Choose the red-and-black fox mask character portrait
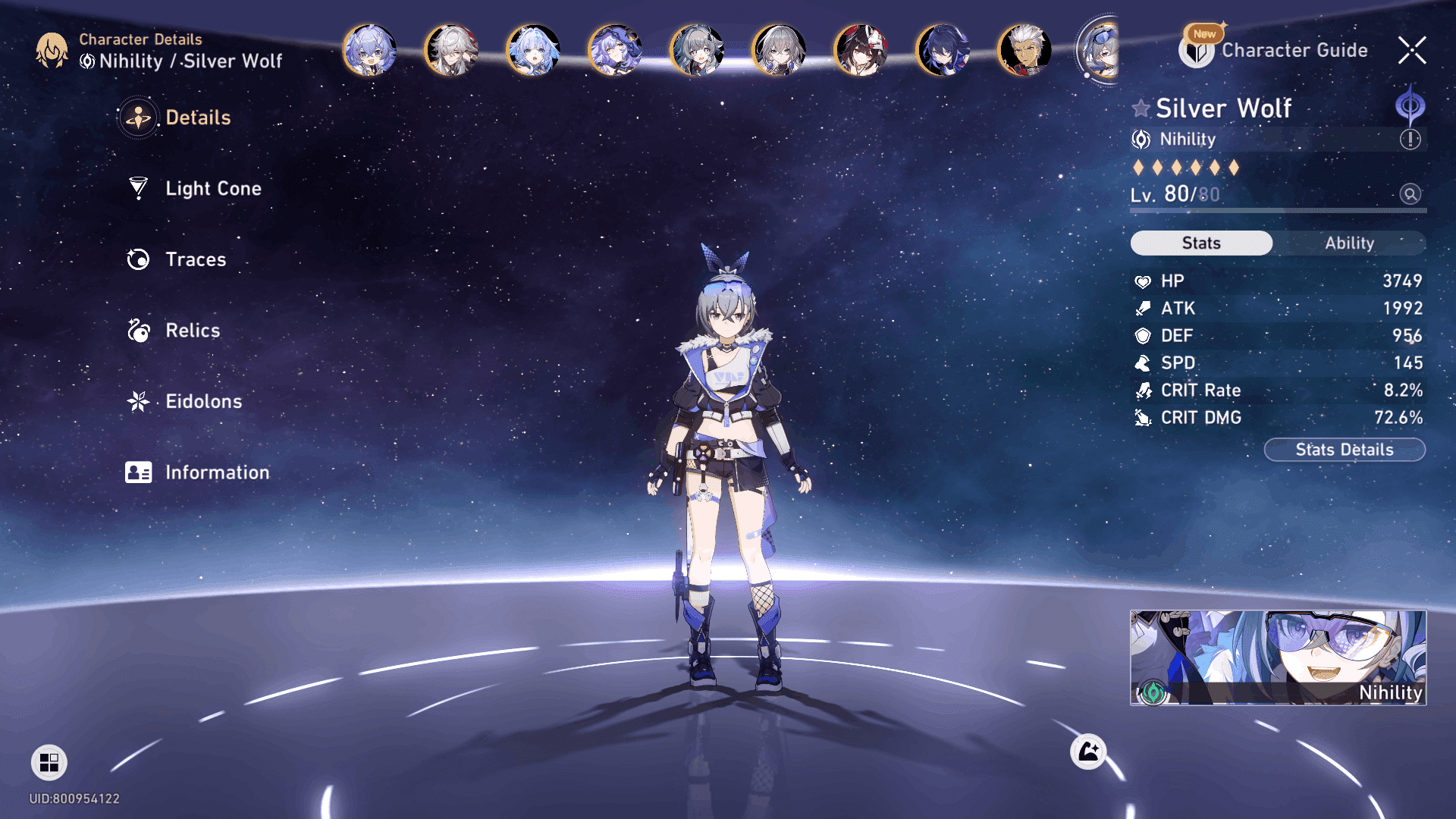 pos(861,51)
